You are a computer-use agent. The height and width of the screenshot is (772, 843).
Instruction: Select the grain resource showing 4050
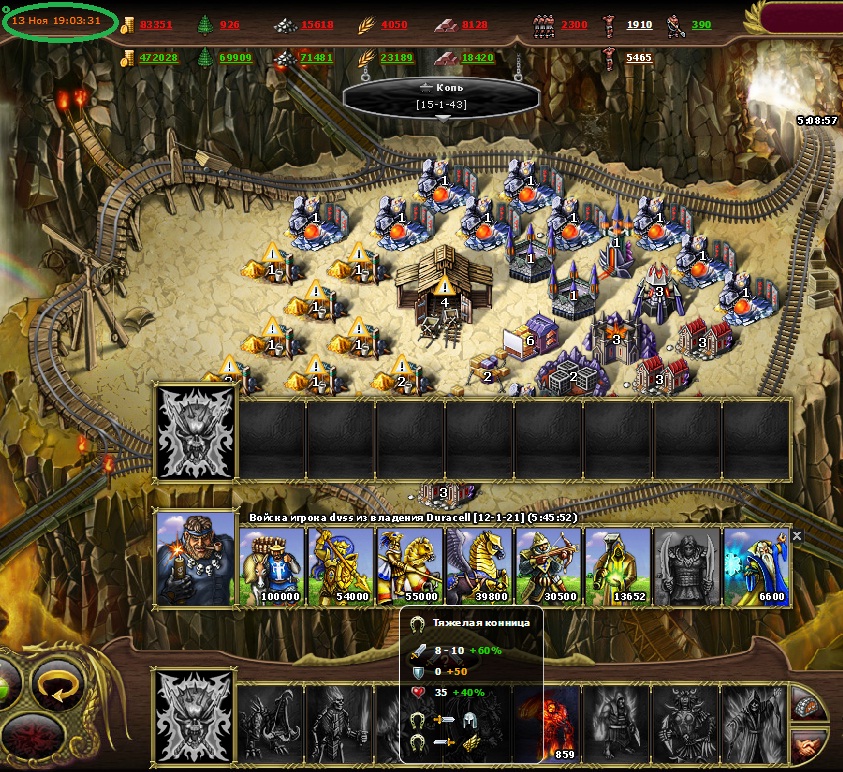383,24
